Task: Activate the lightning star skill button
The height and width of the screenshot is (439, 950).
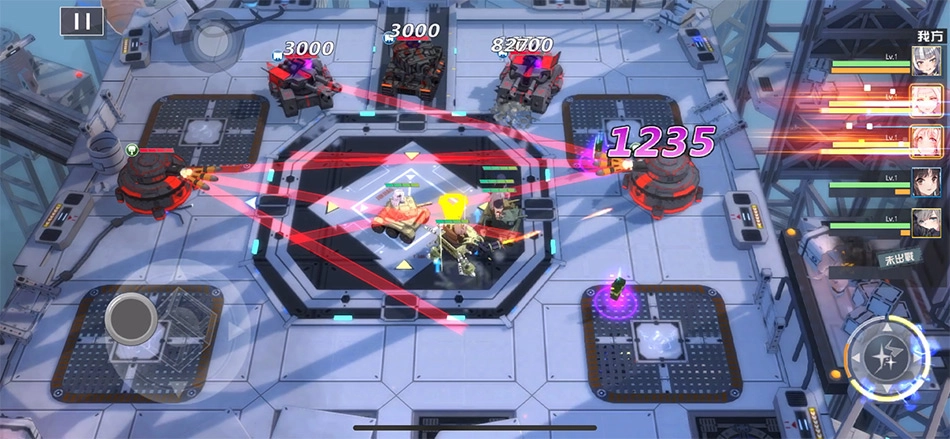Action: pyautogui.click(x=883, y=355)
